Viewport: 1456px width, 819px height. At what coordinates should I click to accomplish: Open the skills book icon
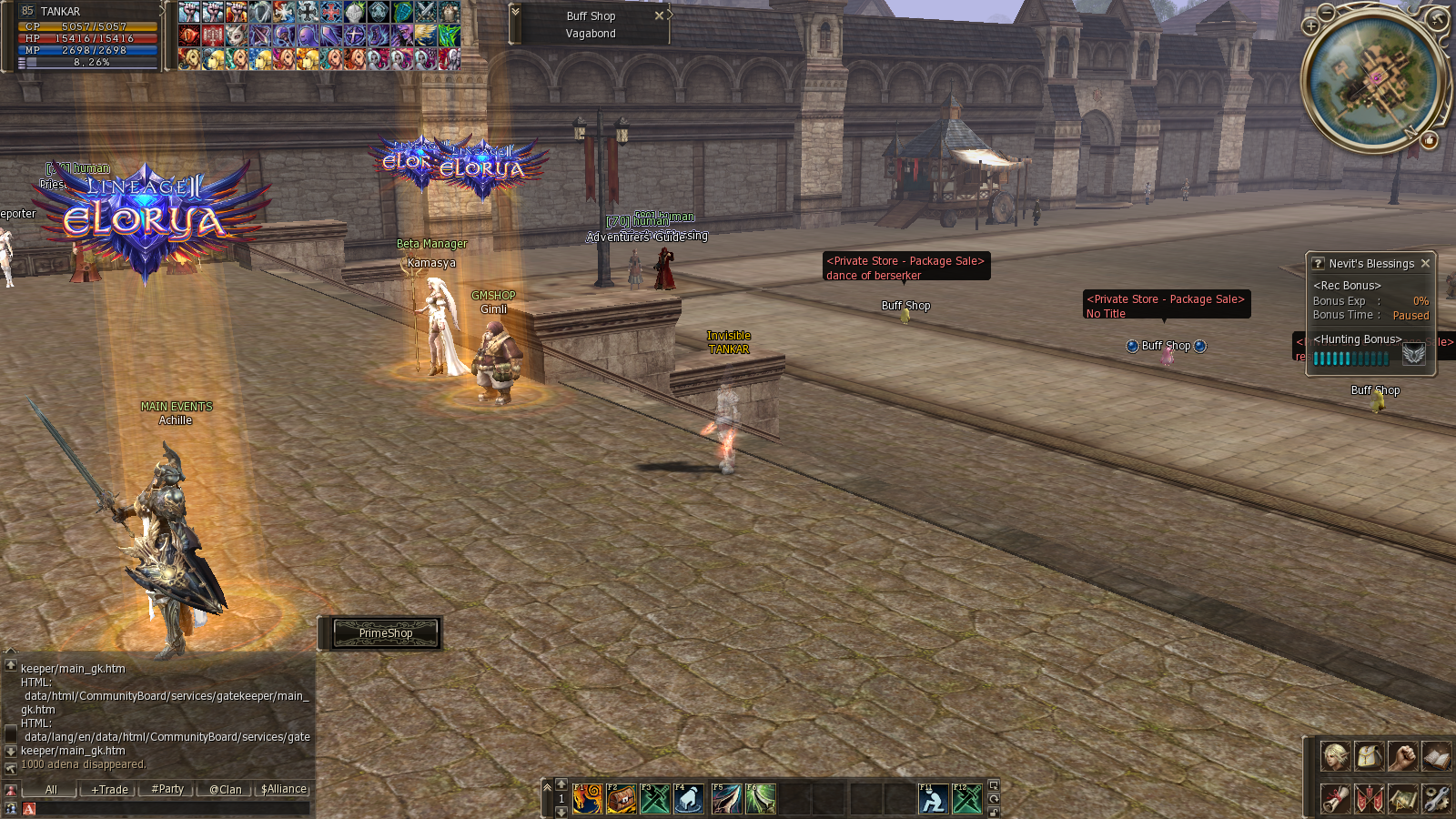[1436, 756]
